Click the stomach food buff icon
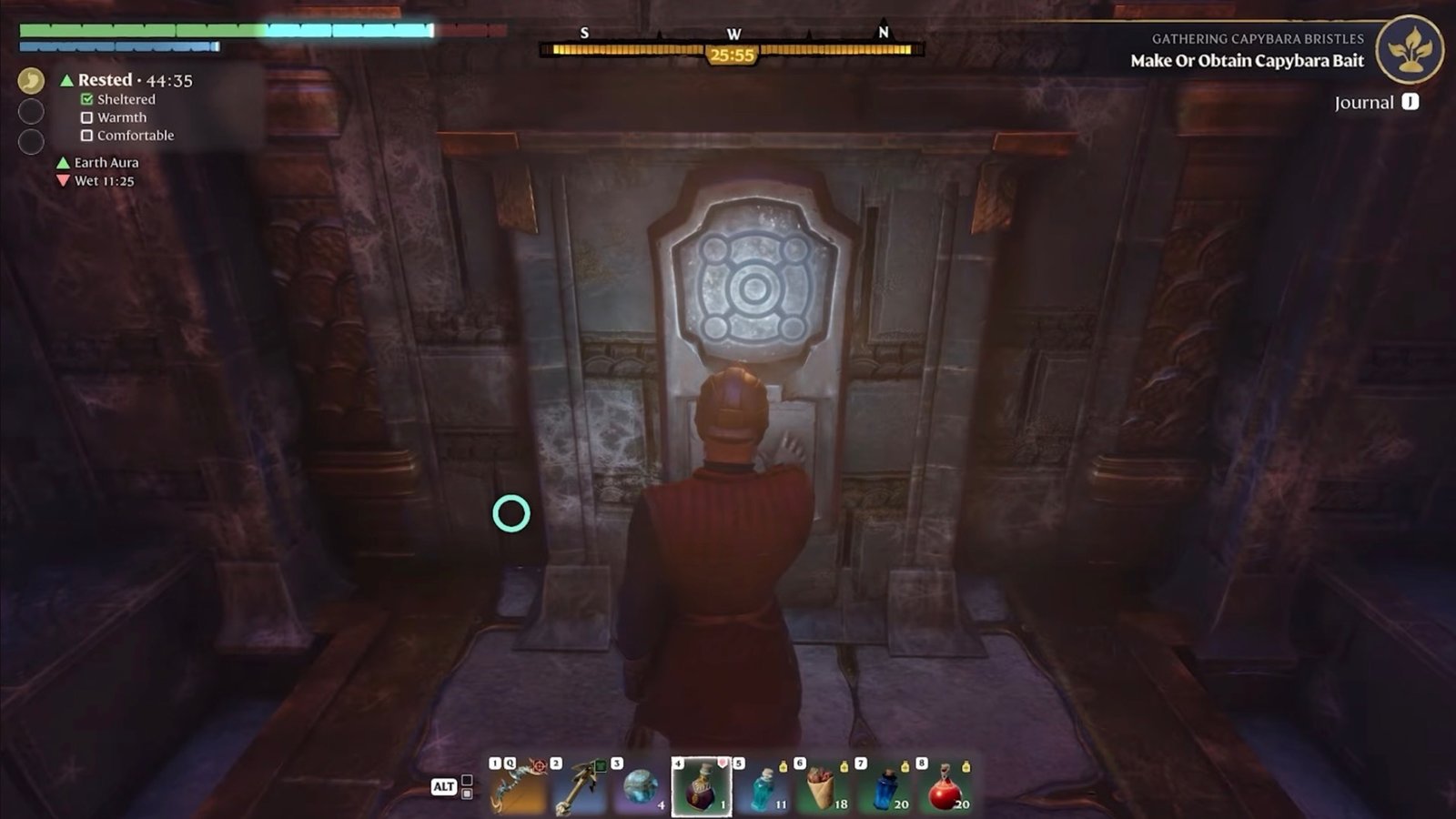 [30, 81]
